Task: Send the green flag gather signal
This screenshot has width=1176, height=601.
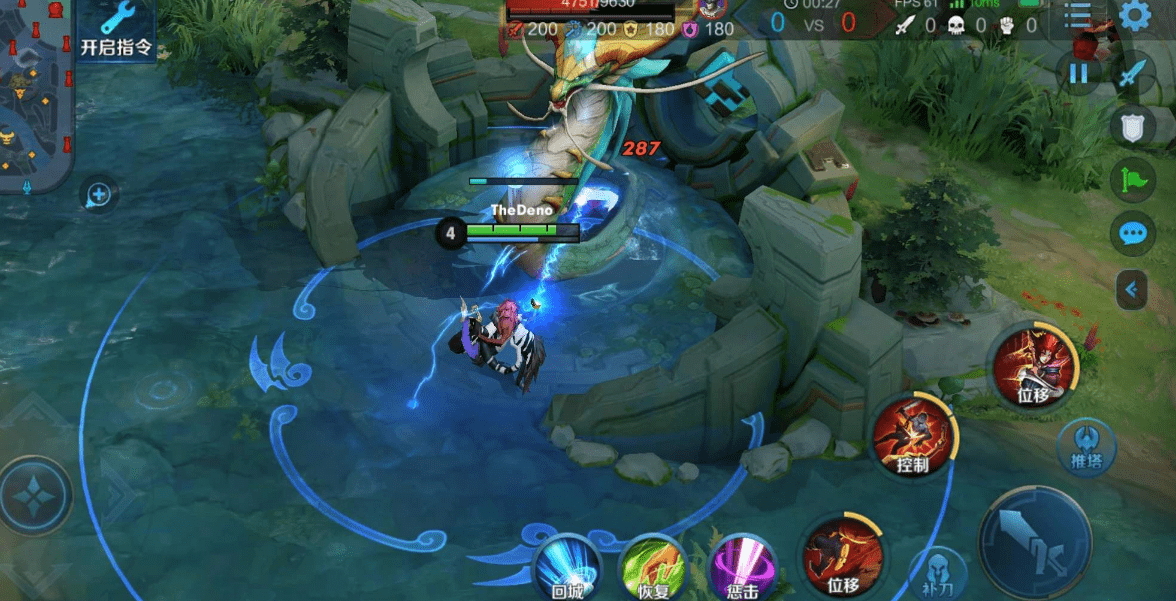Action: pos(1132,180)
